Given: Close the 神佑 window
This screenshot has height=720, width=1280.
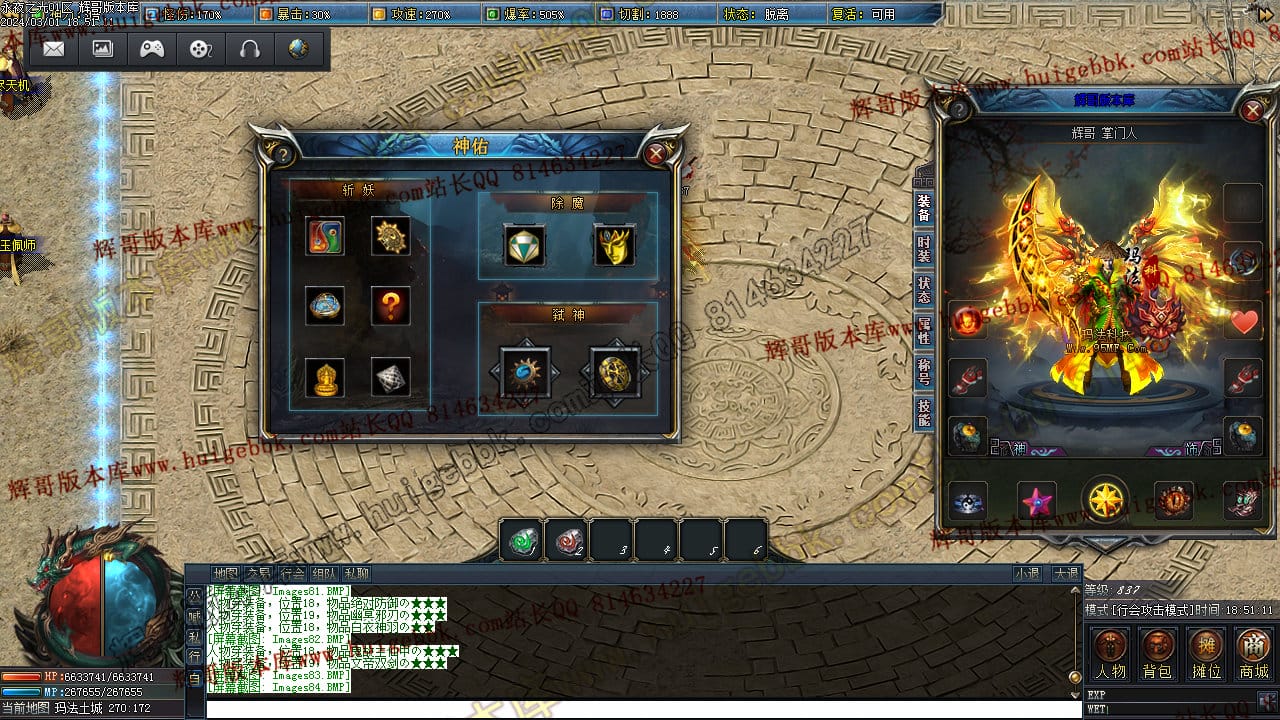Looking at the screenshot, I should coord(656,153).
